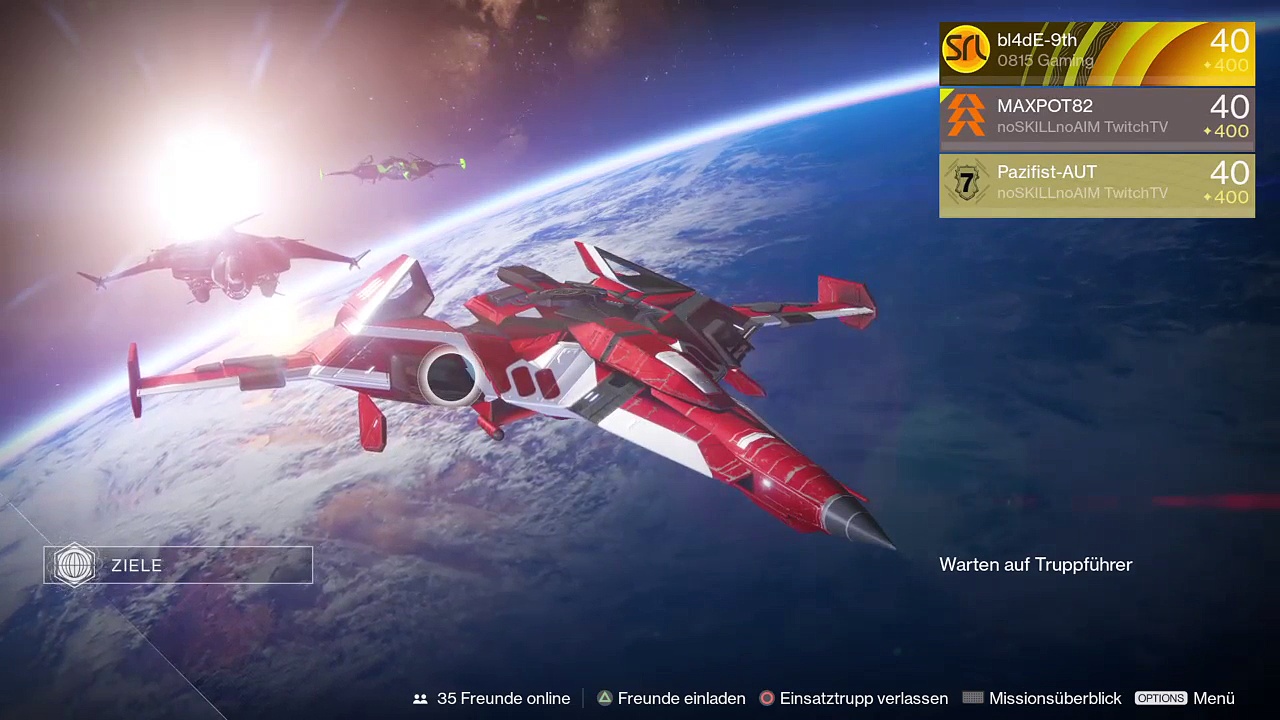This screenshot has width=1280, height=720.
Task: Choose Pazifist-AUT player entry
Action: tap(1096, 184)
